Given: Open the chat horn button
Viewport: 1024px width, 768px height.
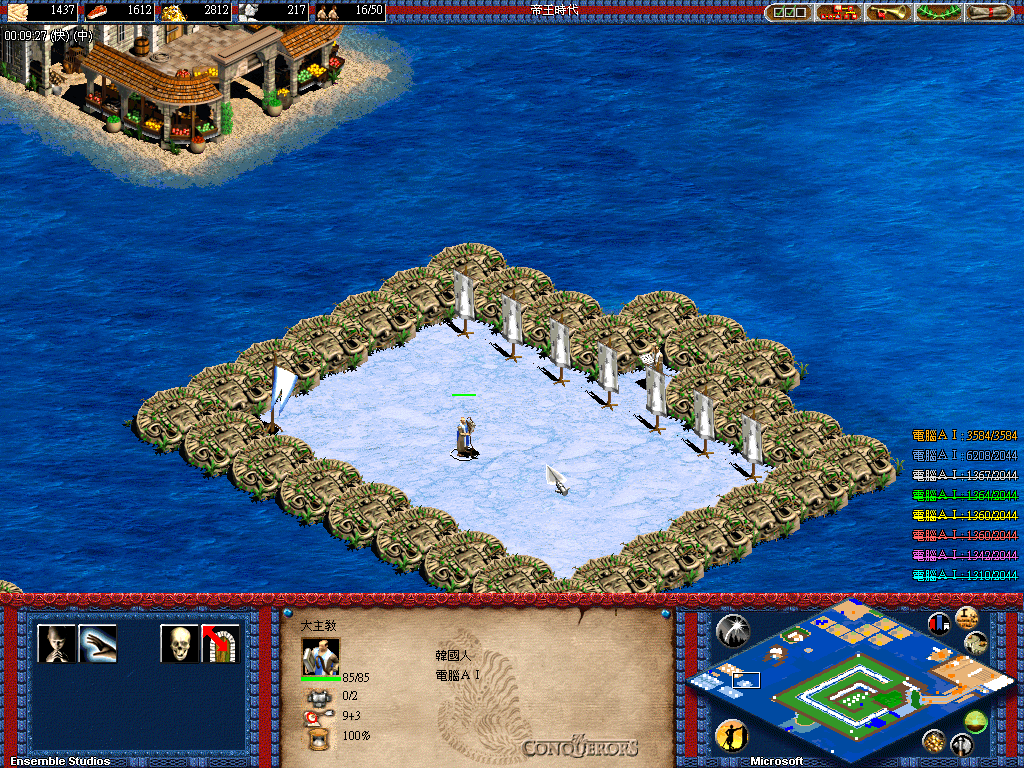Looking at the screenshot, I should tap(888, 12).
